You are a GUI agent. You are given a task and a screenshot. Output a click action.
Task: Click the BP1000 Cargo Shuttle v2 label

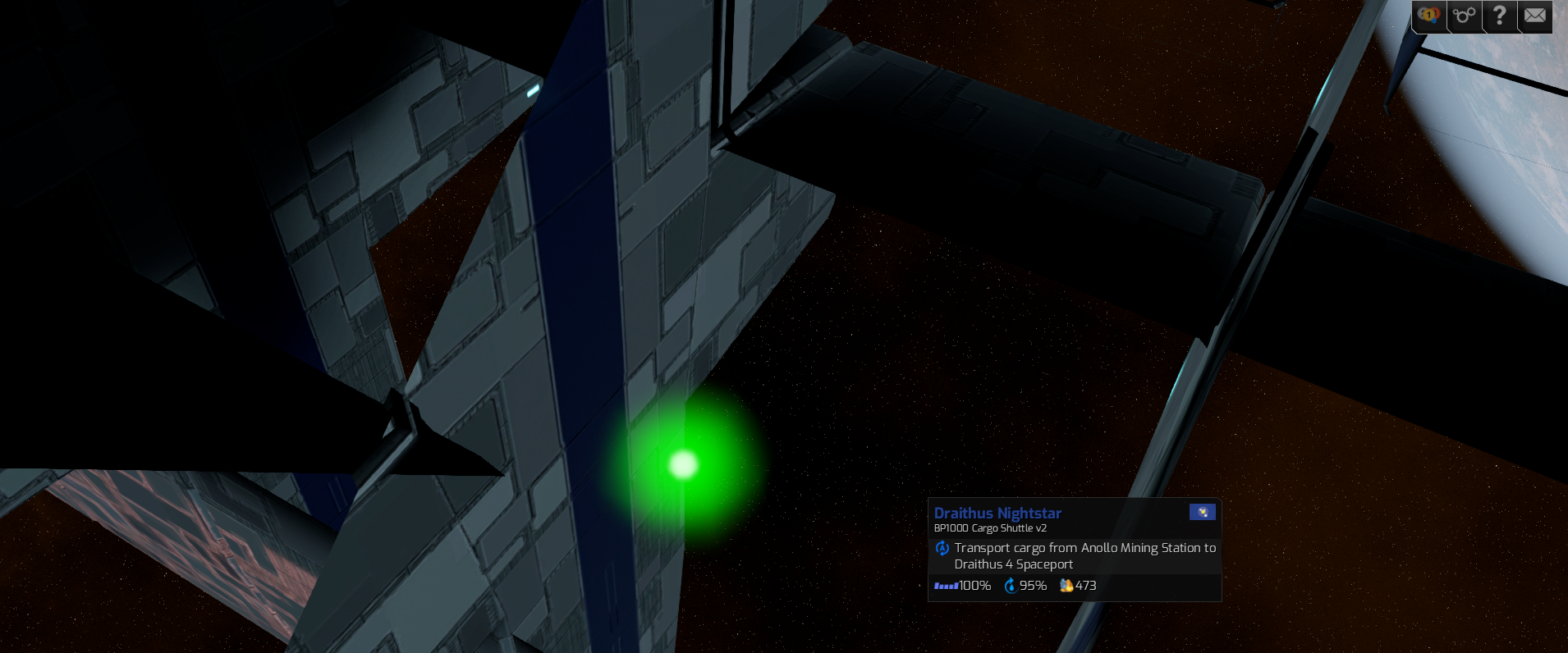[989, 528]
